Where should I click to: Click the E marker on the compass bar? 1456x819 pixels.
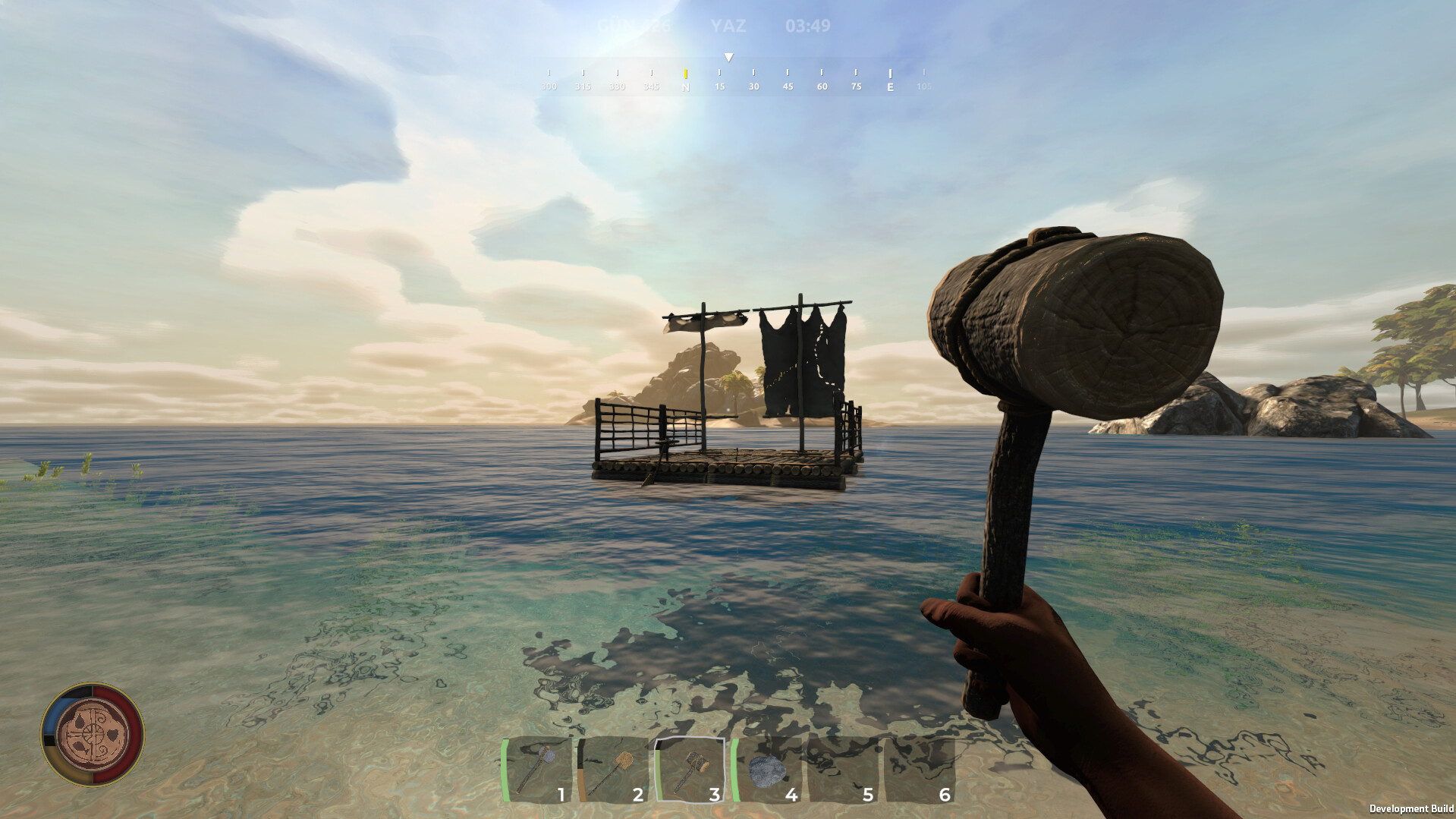[889, 87]
